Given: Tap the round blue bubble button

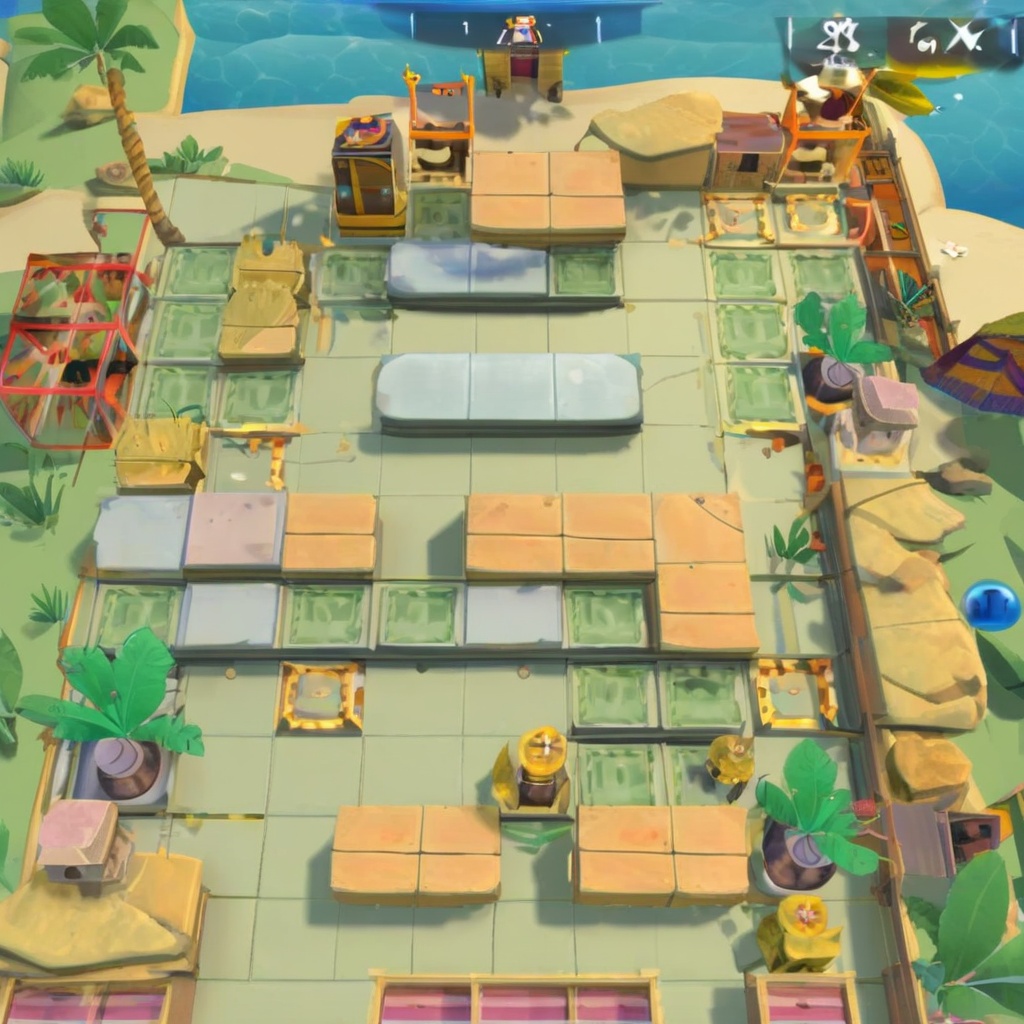Looking at the screenshot, I should click(x=990, y=605).
